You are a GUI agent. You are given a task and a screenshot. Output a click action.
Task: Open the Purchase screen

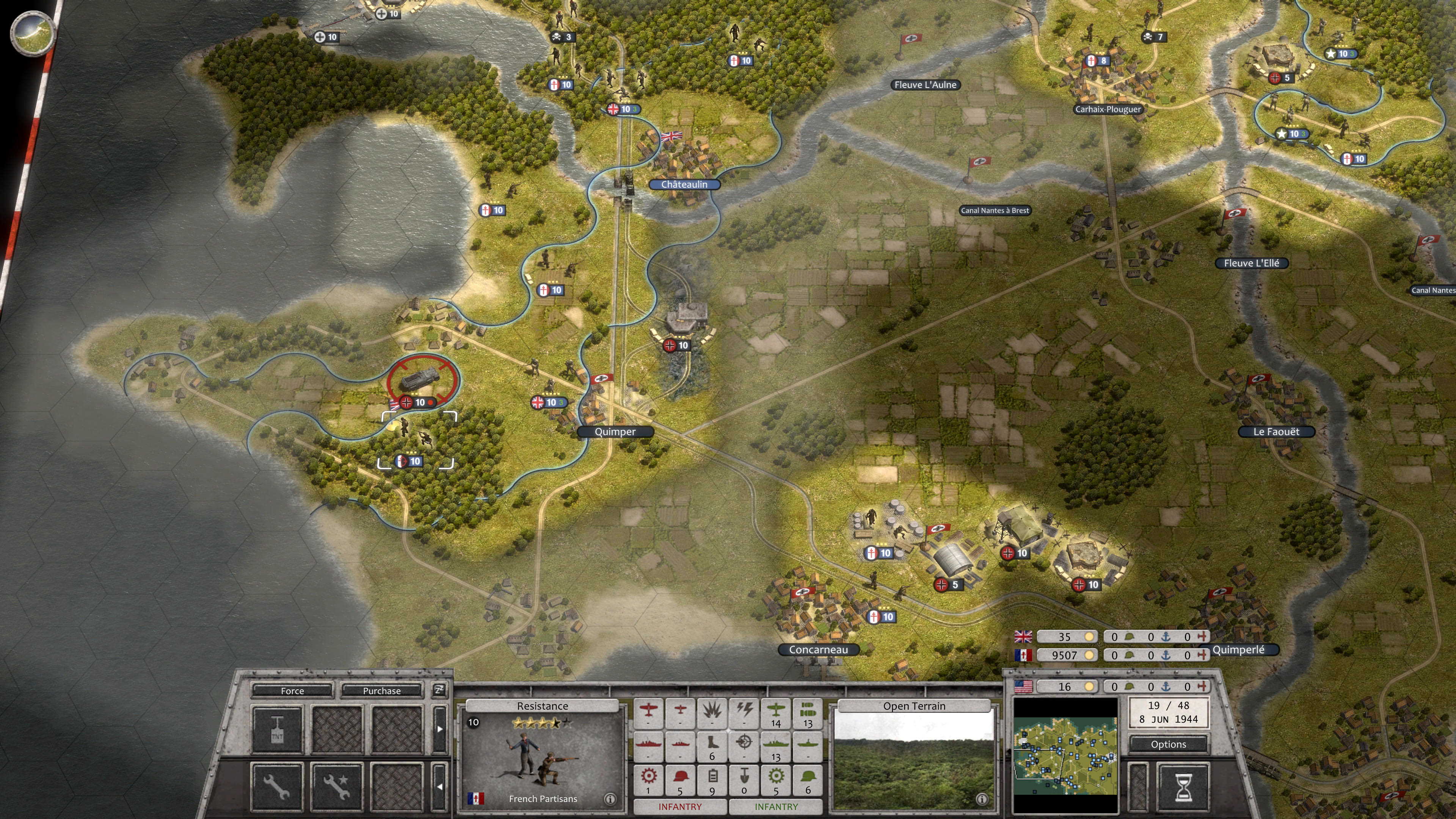[382, 691]
